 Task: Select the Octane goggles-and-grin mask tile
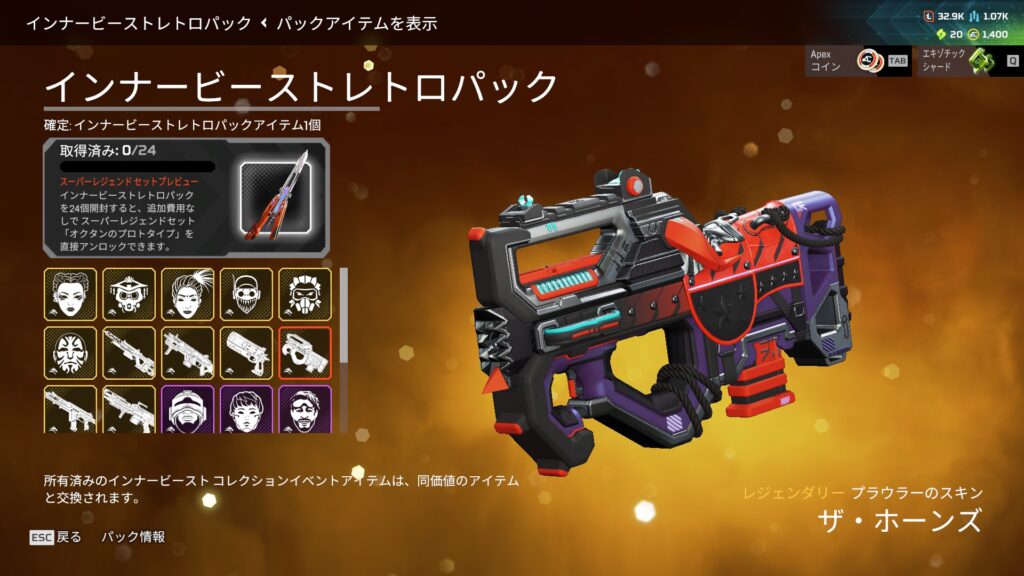(x=246, y=294)
